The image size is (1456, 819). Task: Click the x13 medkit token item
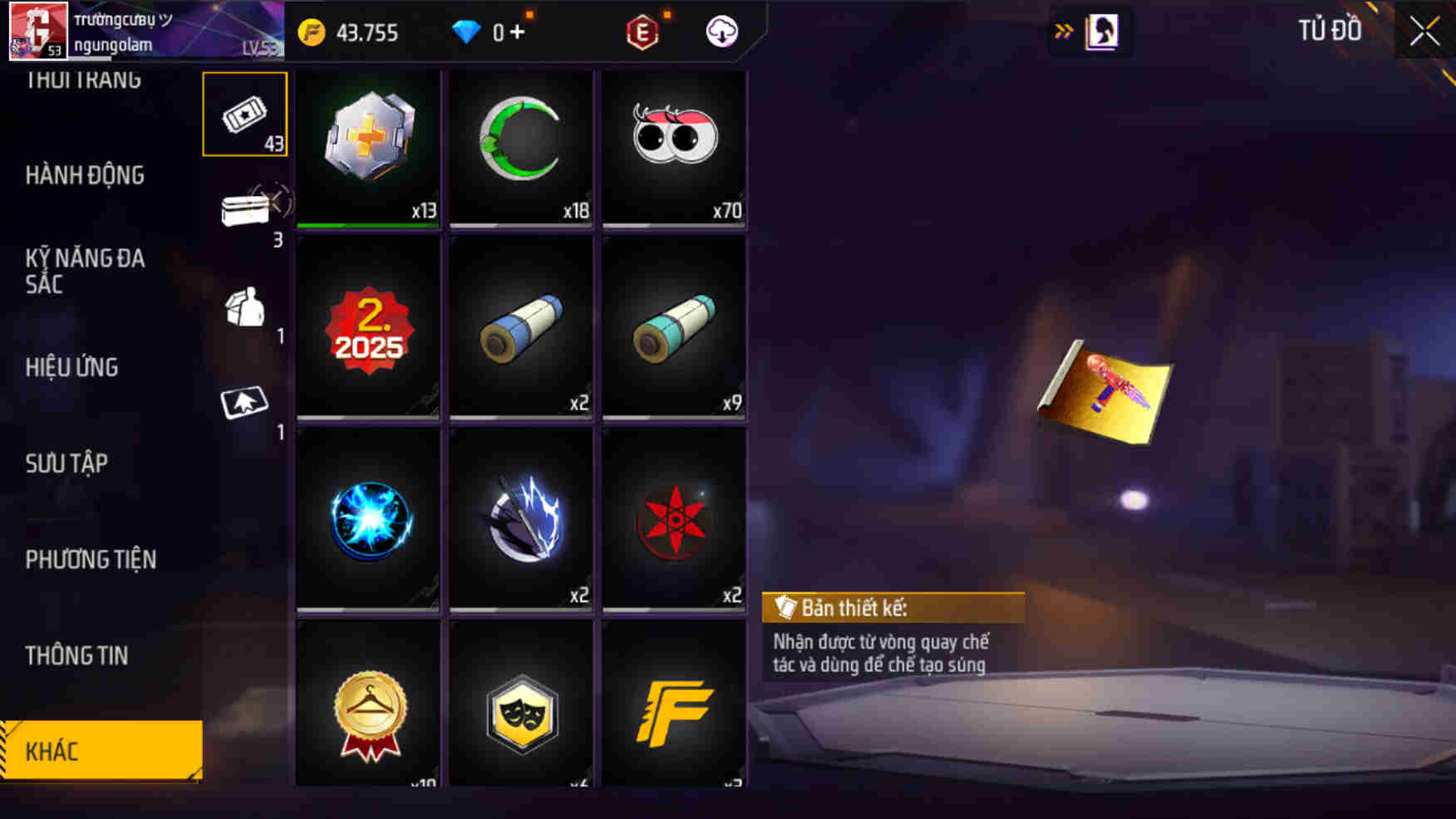pyautogui.click(x=368, y=148)
